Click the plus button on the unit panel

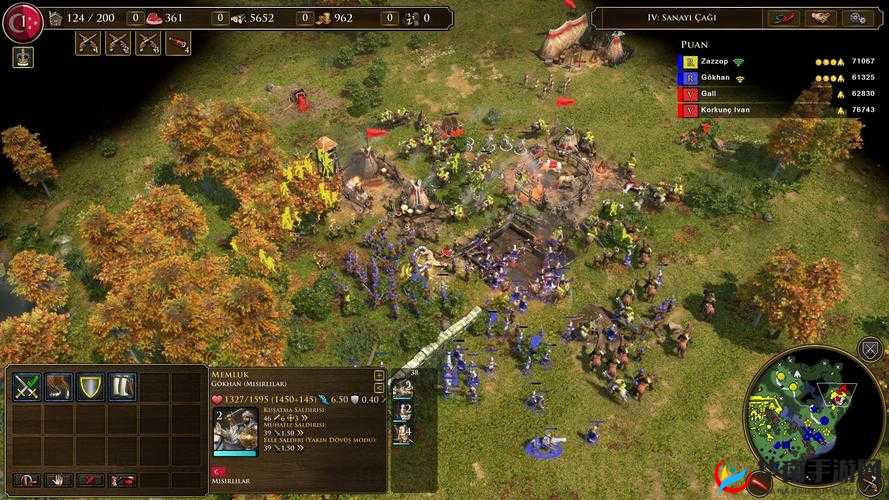[x=379, y=375]
